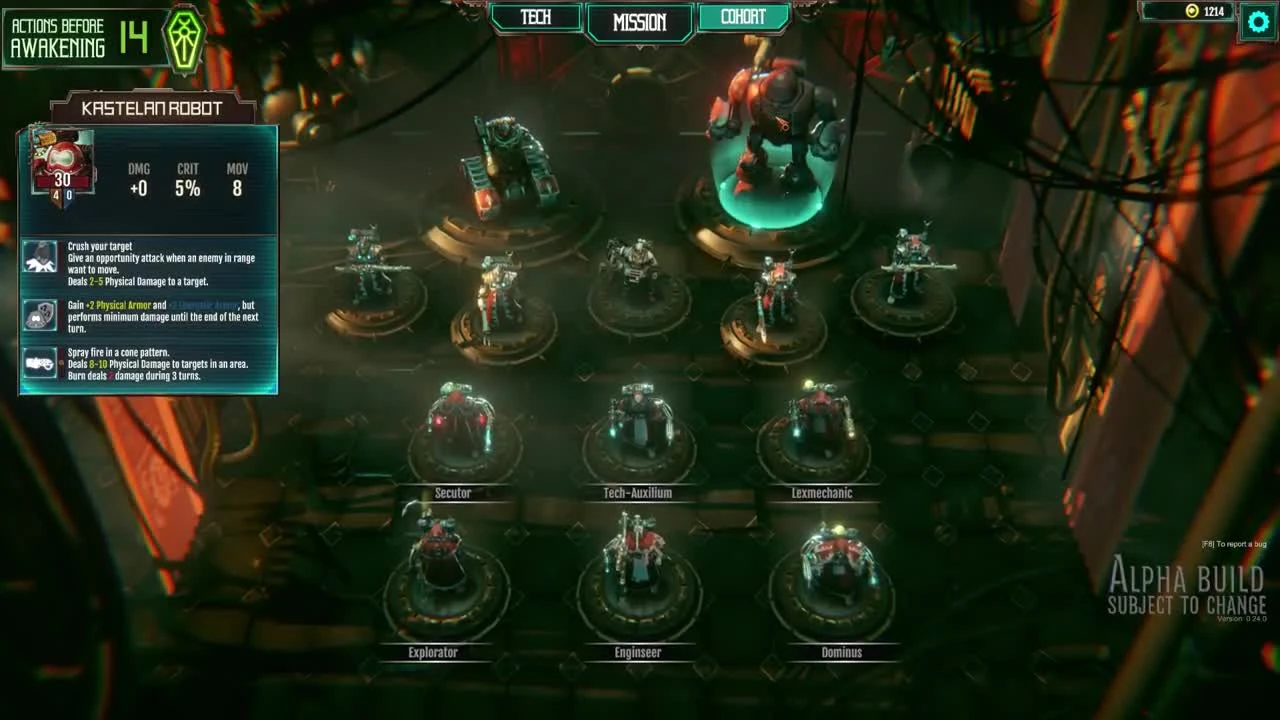Click the +2 Physical Armor defensive ability icon

[40, 314]
